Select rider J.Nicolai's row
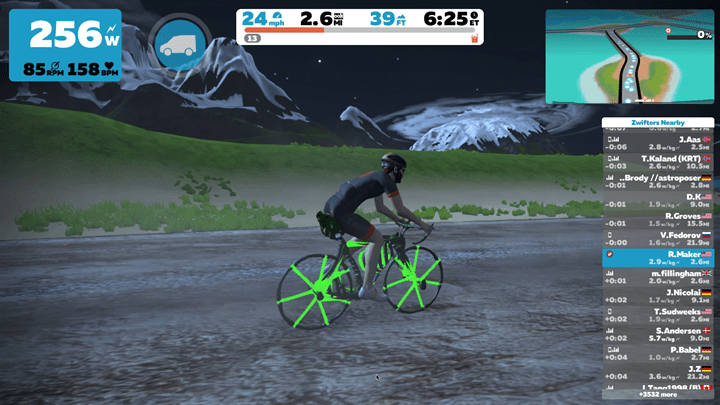Image resolution: width=720 pixels, height=405 pixels. coord(657,296)
